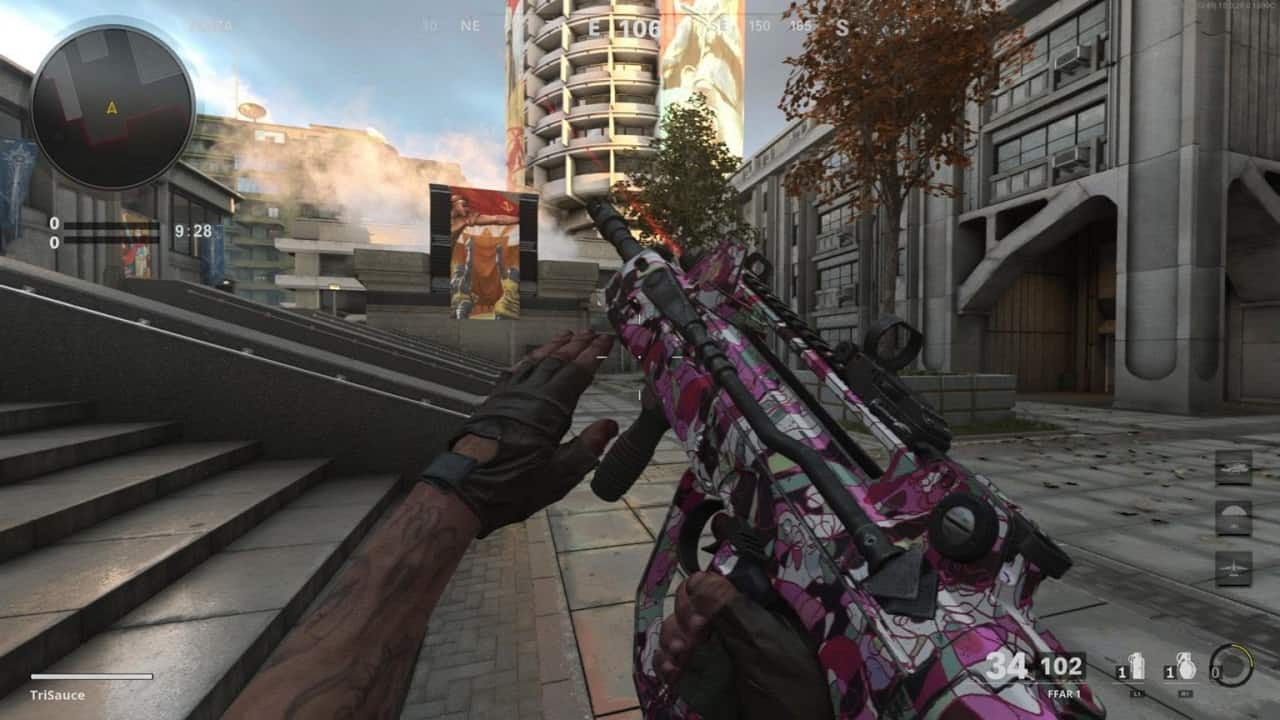Click the frag grenade lethal equipment icon

coord(1189,665)
